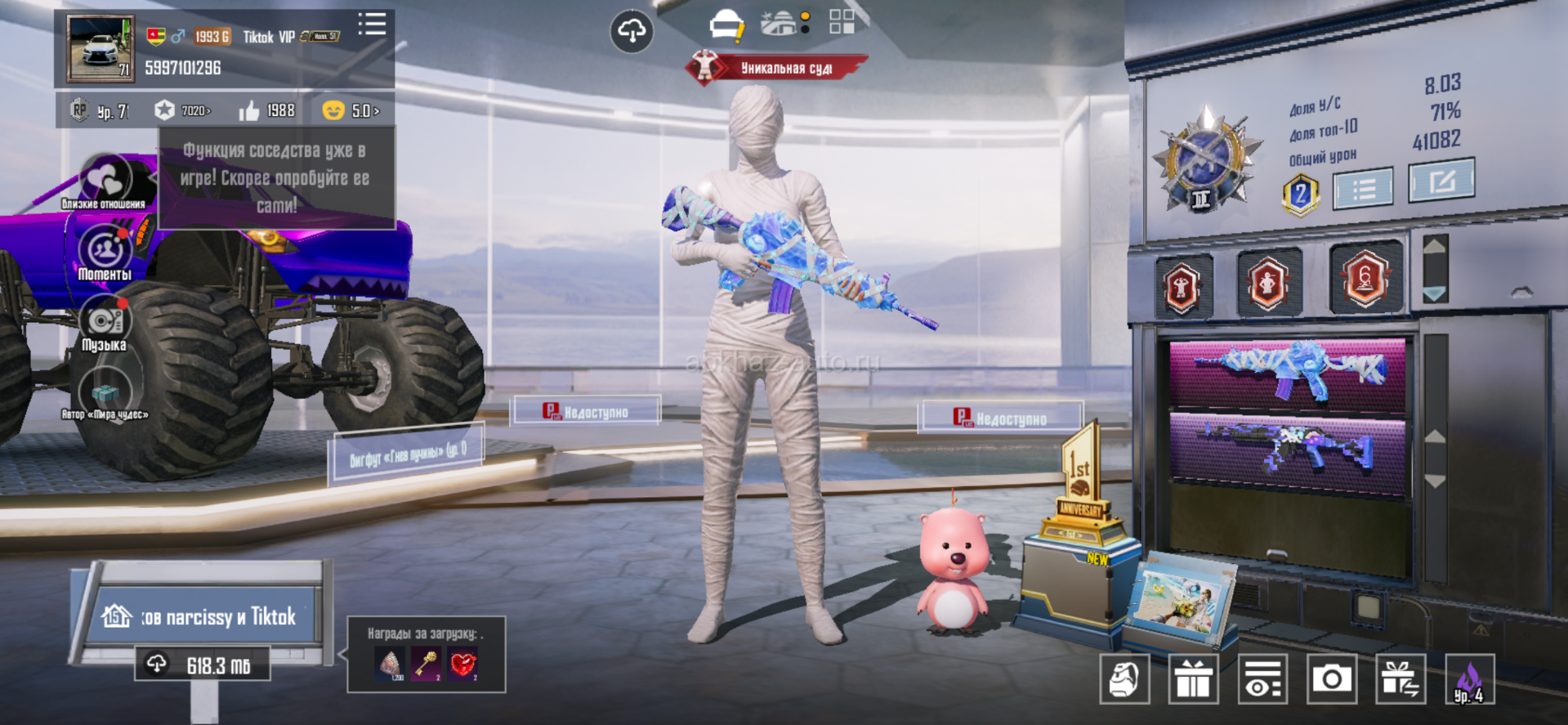The width and height of the screenshot is (1568, 725).
Task: Tap the cloud download icon at the top
Action: (632, 31)
